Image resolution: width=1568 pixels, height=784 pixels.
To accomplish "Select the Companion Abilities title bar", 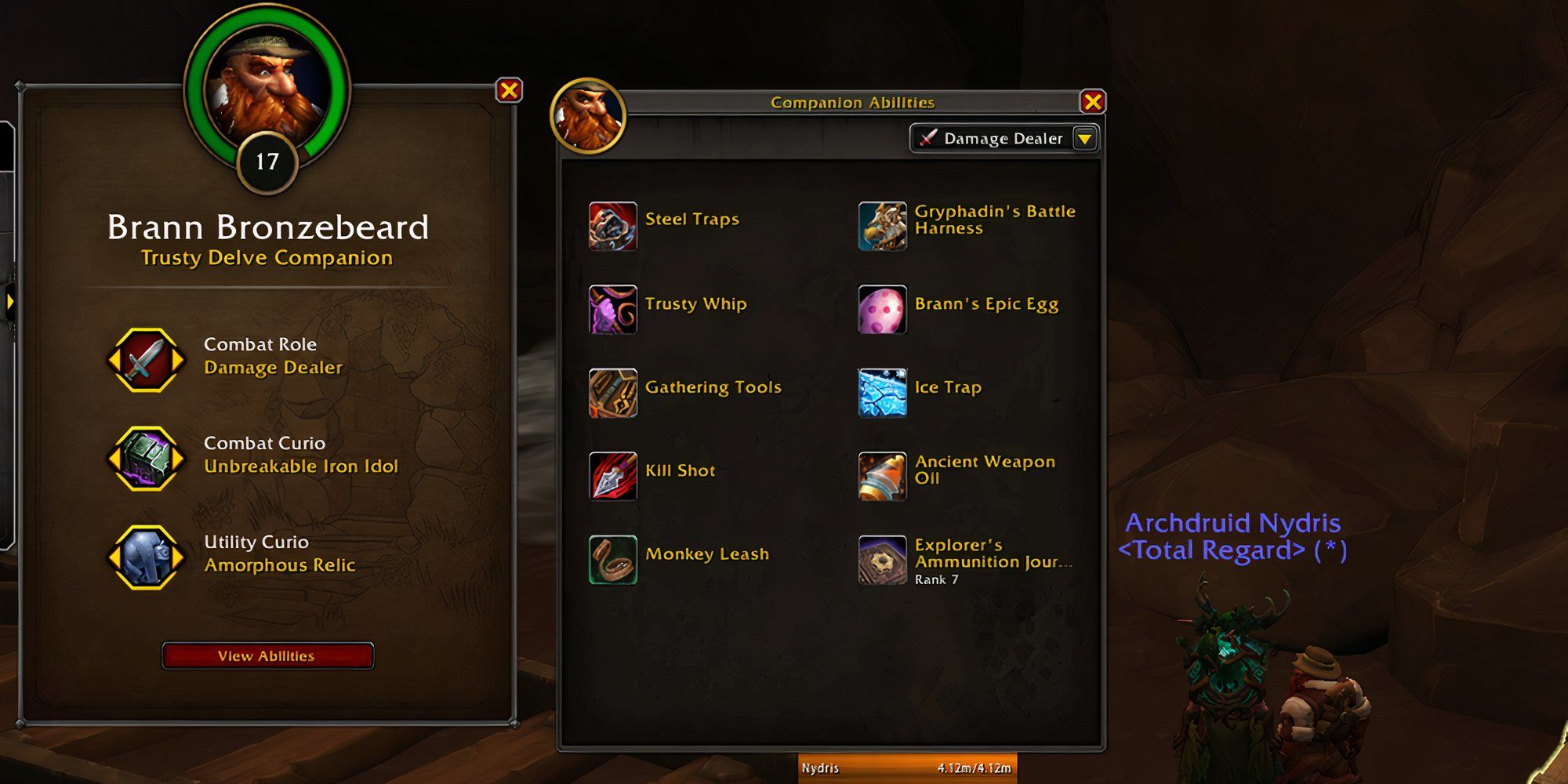I will (x=851, y=102).
